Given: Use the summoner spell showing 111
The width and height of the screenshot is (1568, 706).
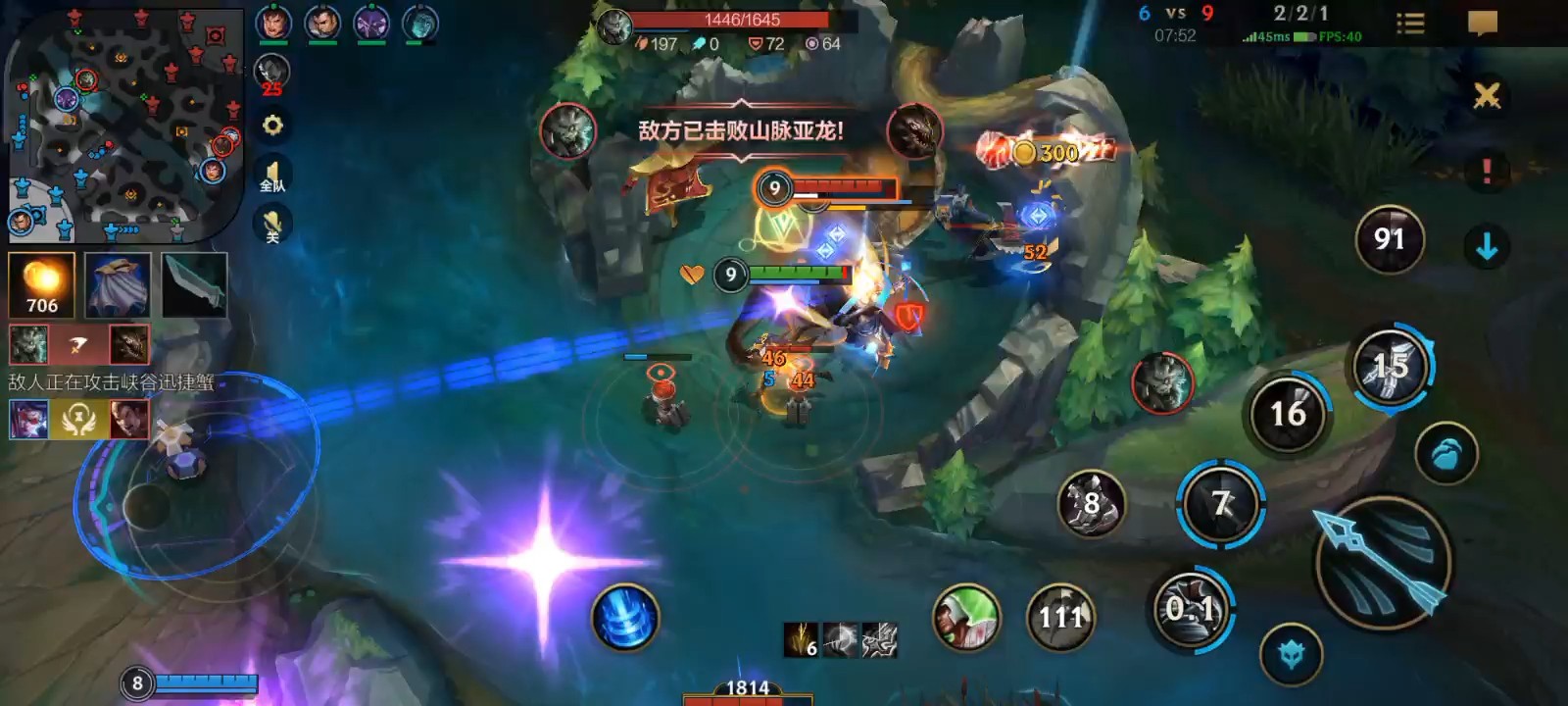Looking at the screenshot, I should click(1060, 616).
